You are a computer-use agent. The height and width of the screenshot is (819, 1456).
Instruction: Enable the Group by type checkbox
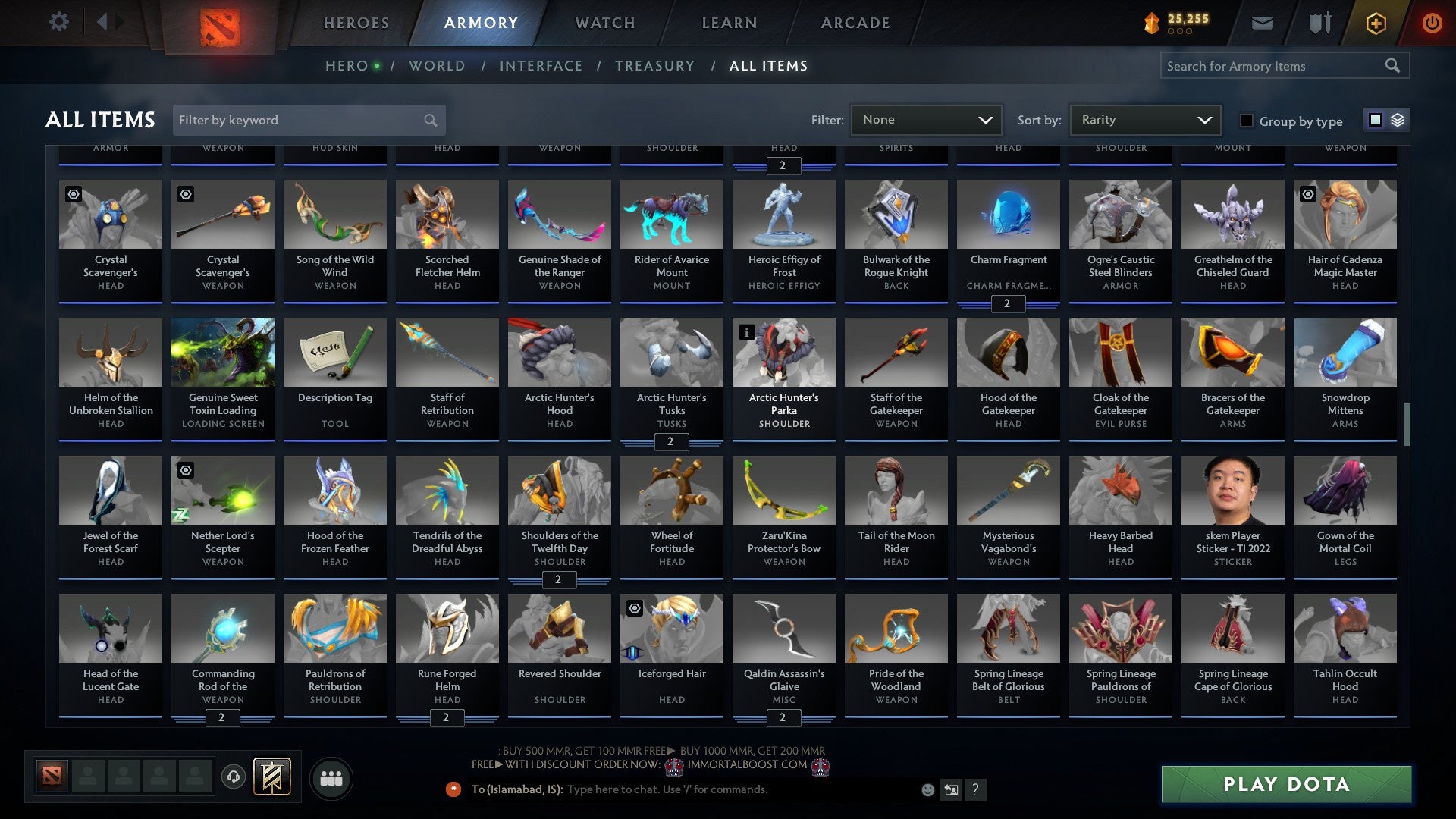point(1245,121)
